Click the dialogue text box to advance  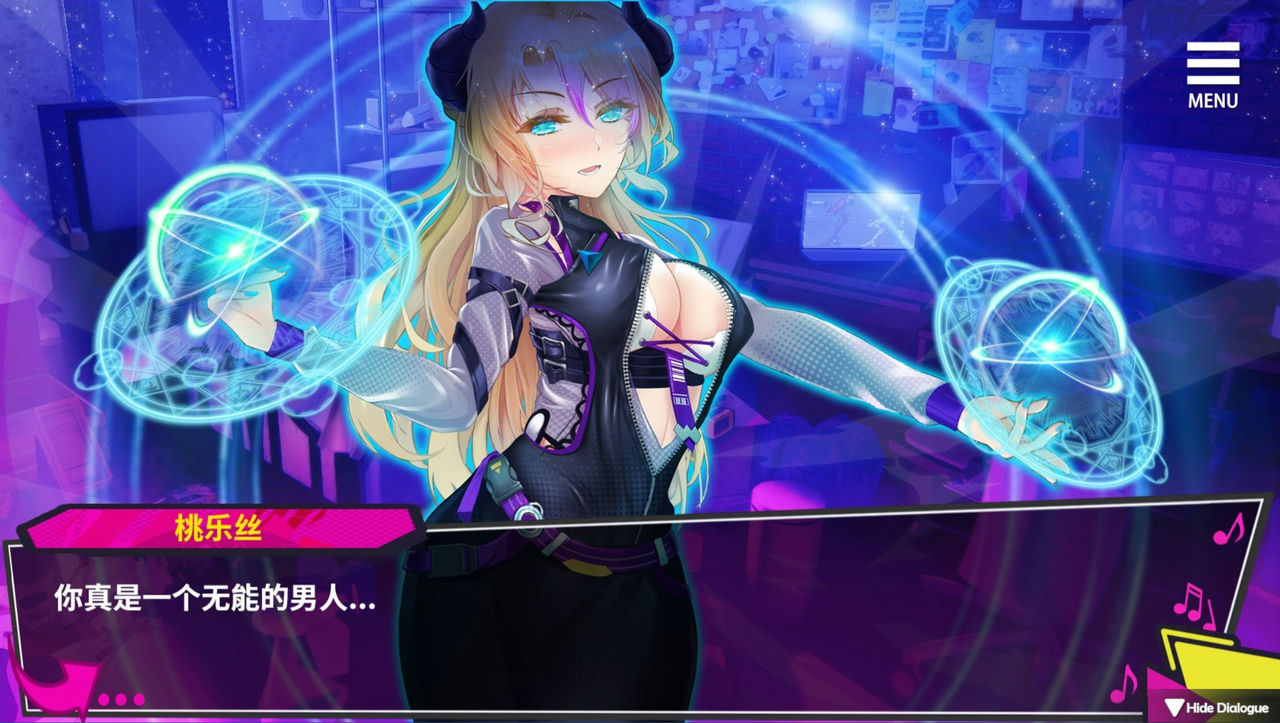click(600, 620)
